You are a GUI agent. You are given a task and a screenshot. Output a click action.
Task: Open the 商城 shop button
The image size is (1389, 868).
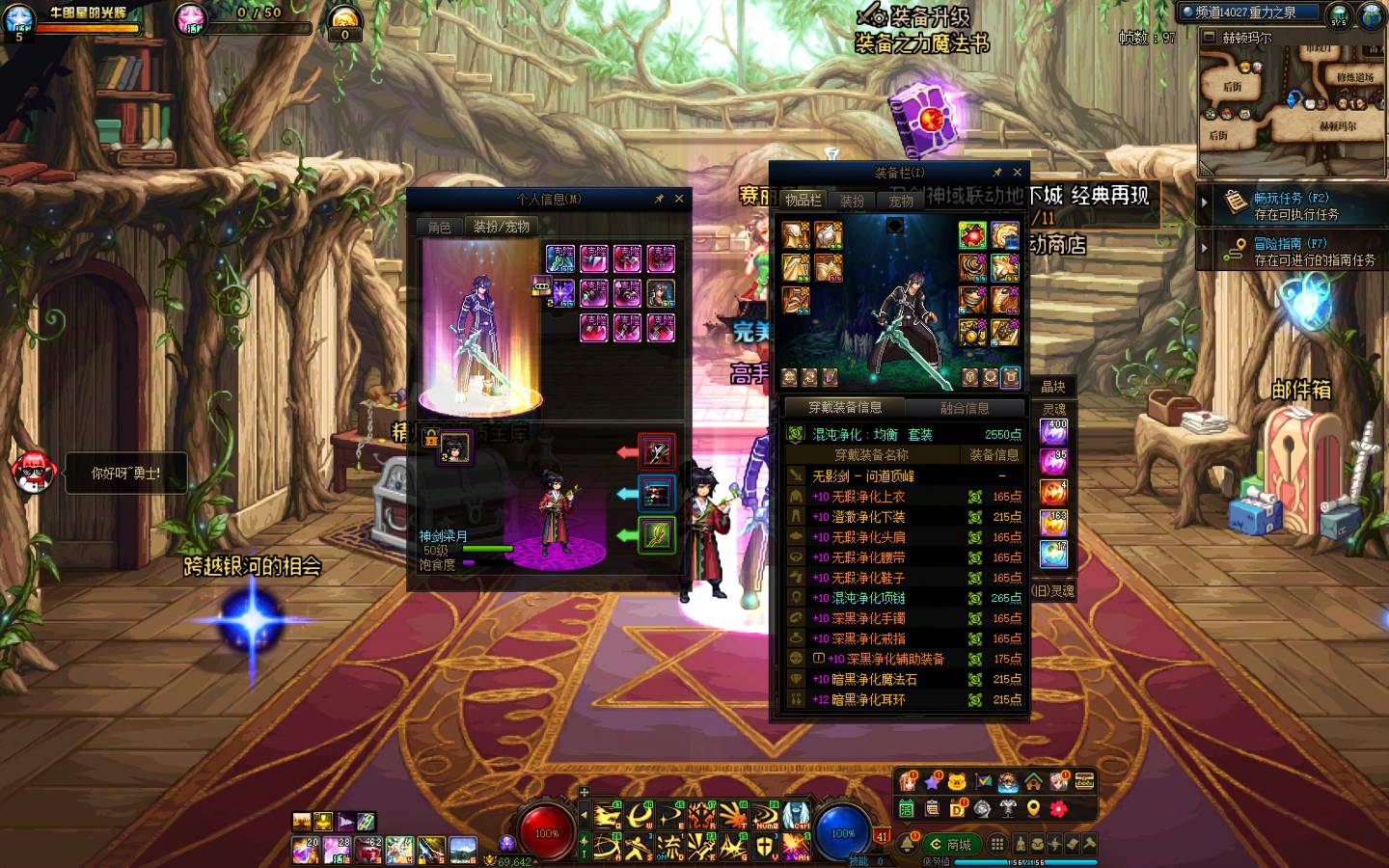[951, 845]
